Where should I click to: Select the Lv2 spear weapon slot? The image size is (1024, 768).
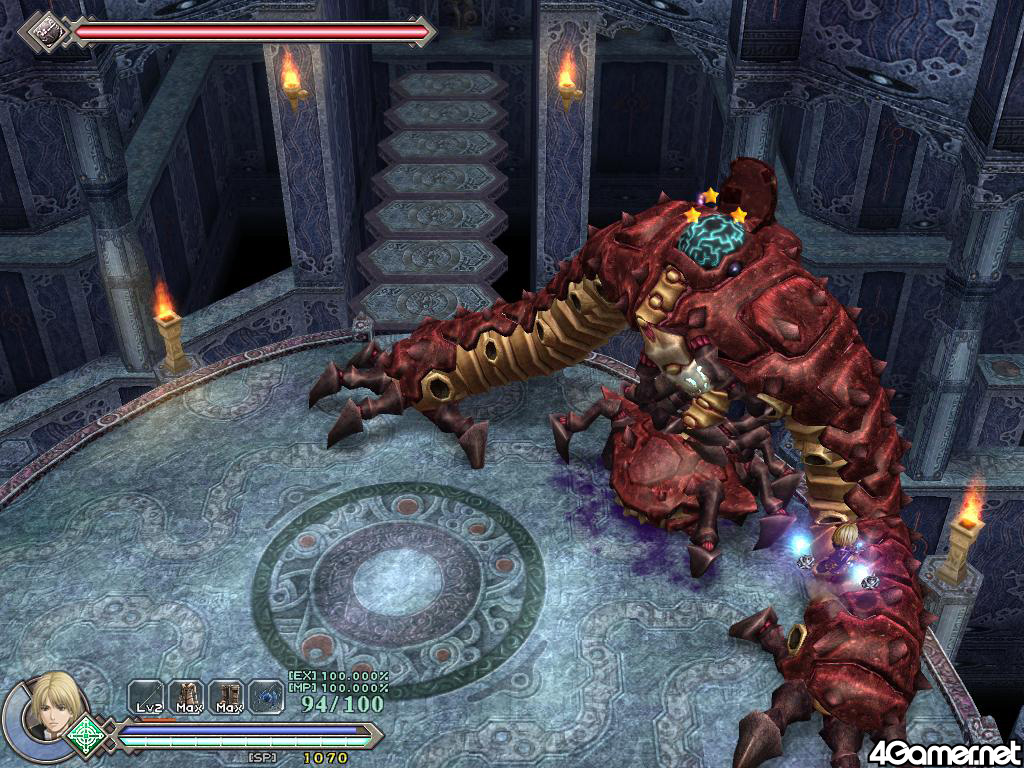point(147,696)
